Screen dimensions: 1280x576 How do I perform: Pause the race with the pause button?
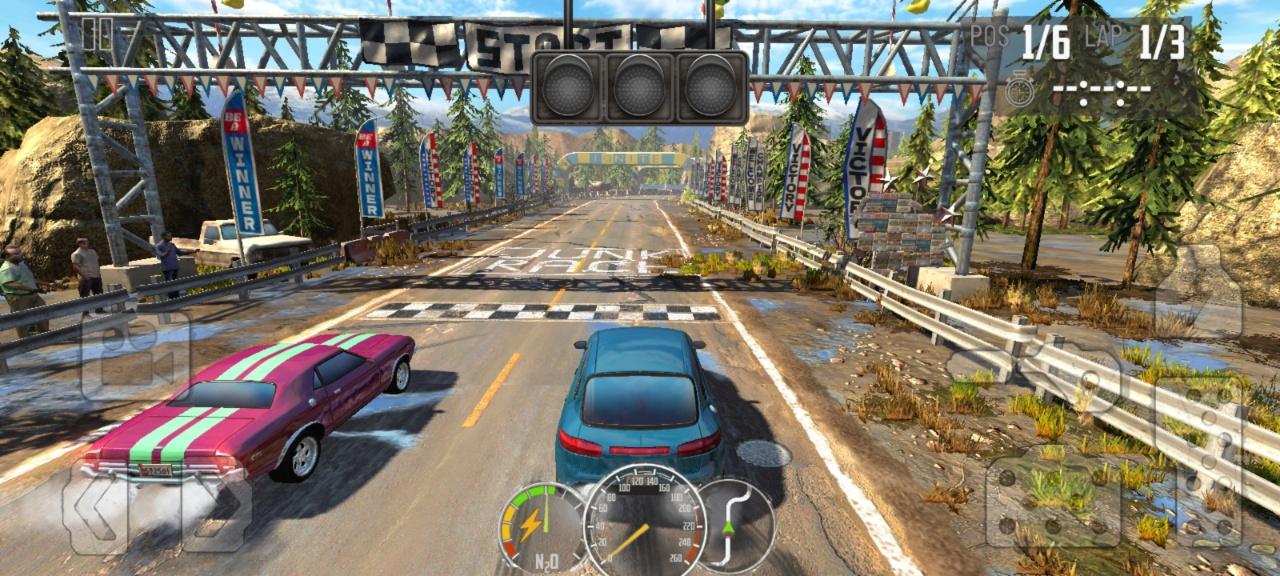pyautogui.click(x=97, y=35)
